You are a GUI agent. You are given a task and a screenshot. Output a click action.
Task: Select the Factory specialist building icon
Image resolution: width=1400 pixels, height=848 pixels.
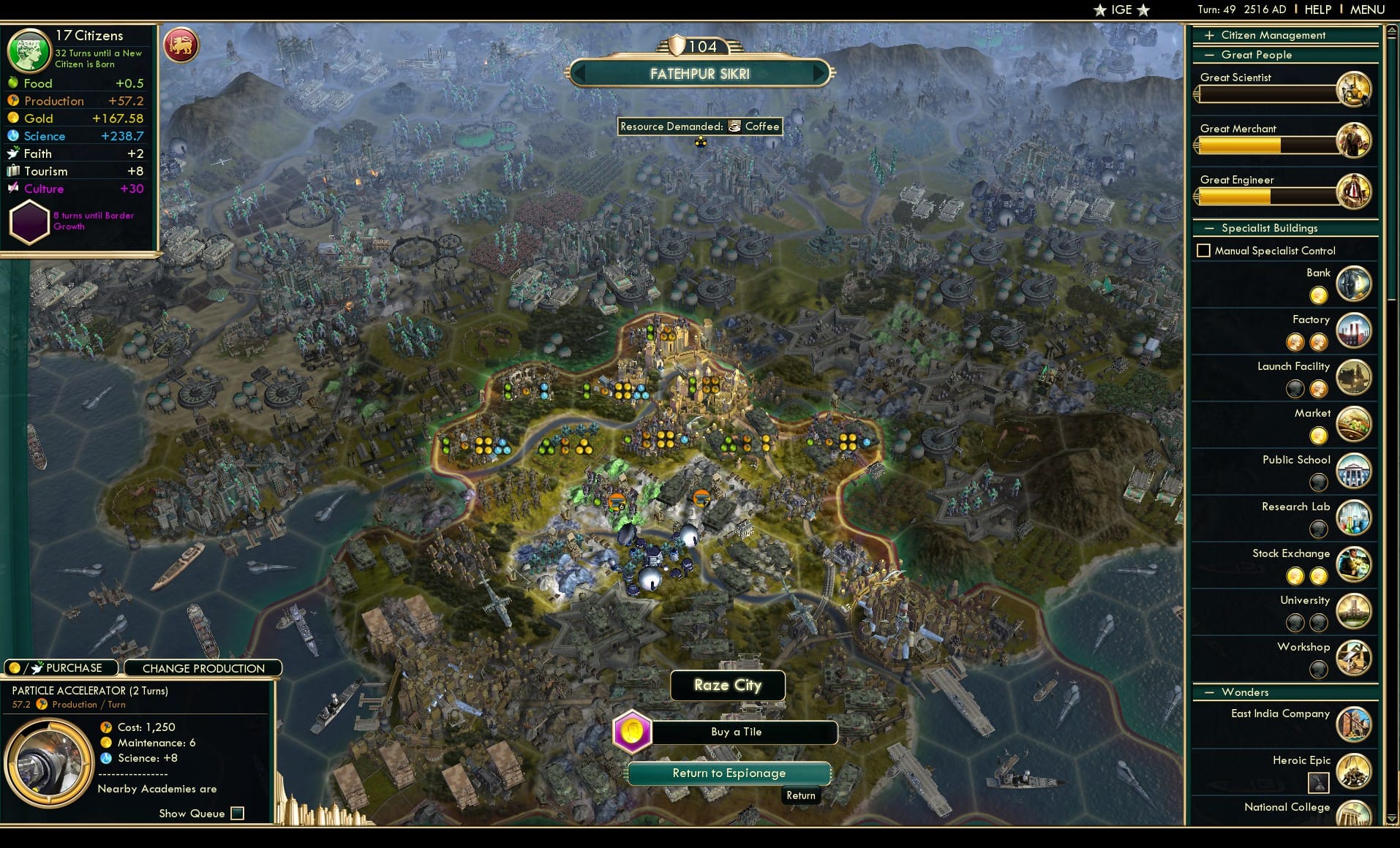point(1355,331)
